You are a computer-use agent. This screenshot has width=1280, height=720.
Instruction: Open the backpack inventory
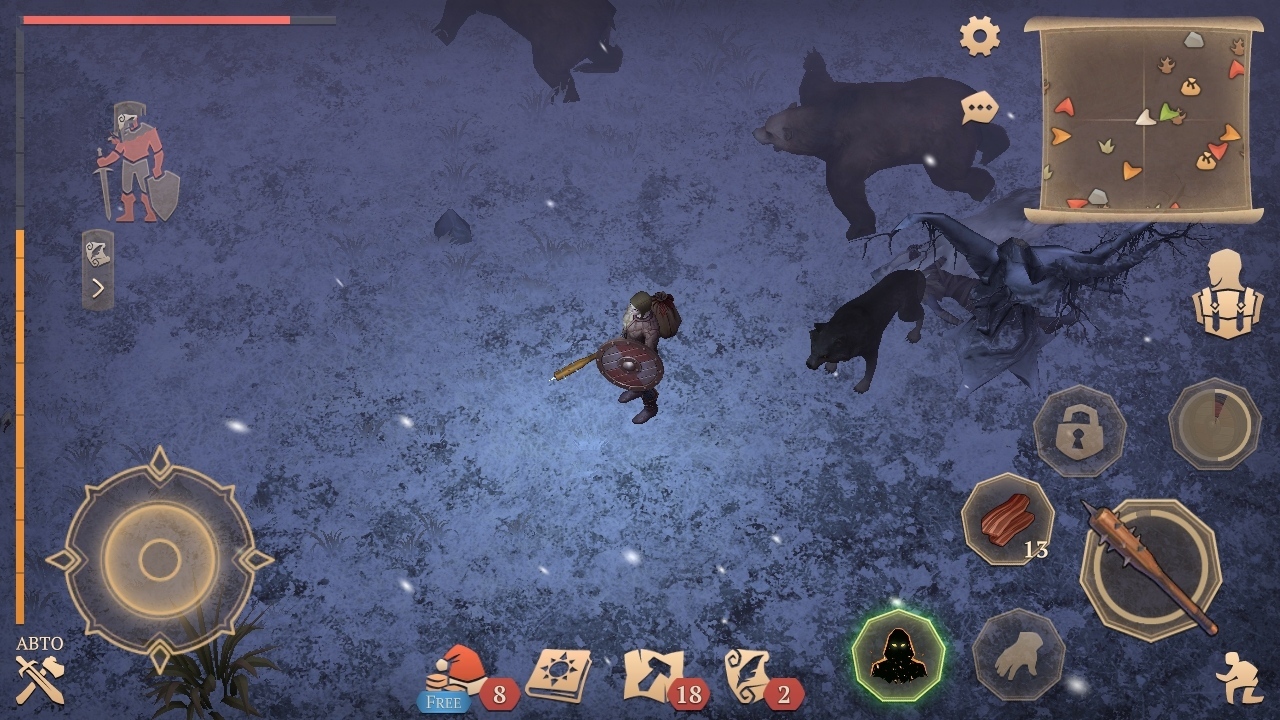pyautogui.click(x=1228, y=293)
